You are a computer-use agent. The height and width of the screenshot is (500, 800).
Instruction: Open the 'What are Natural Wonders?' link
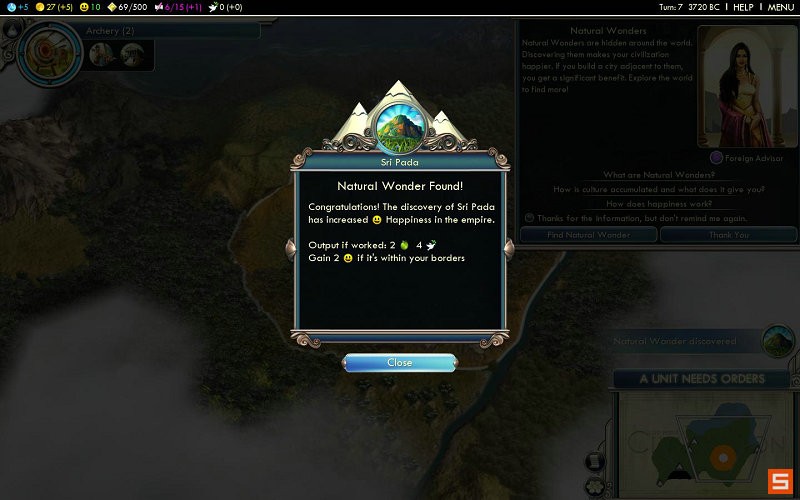(658, 175)
